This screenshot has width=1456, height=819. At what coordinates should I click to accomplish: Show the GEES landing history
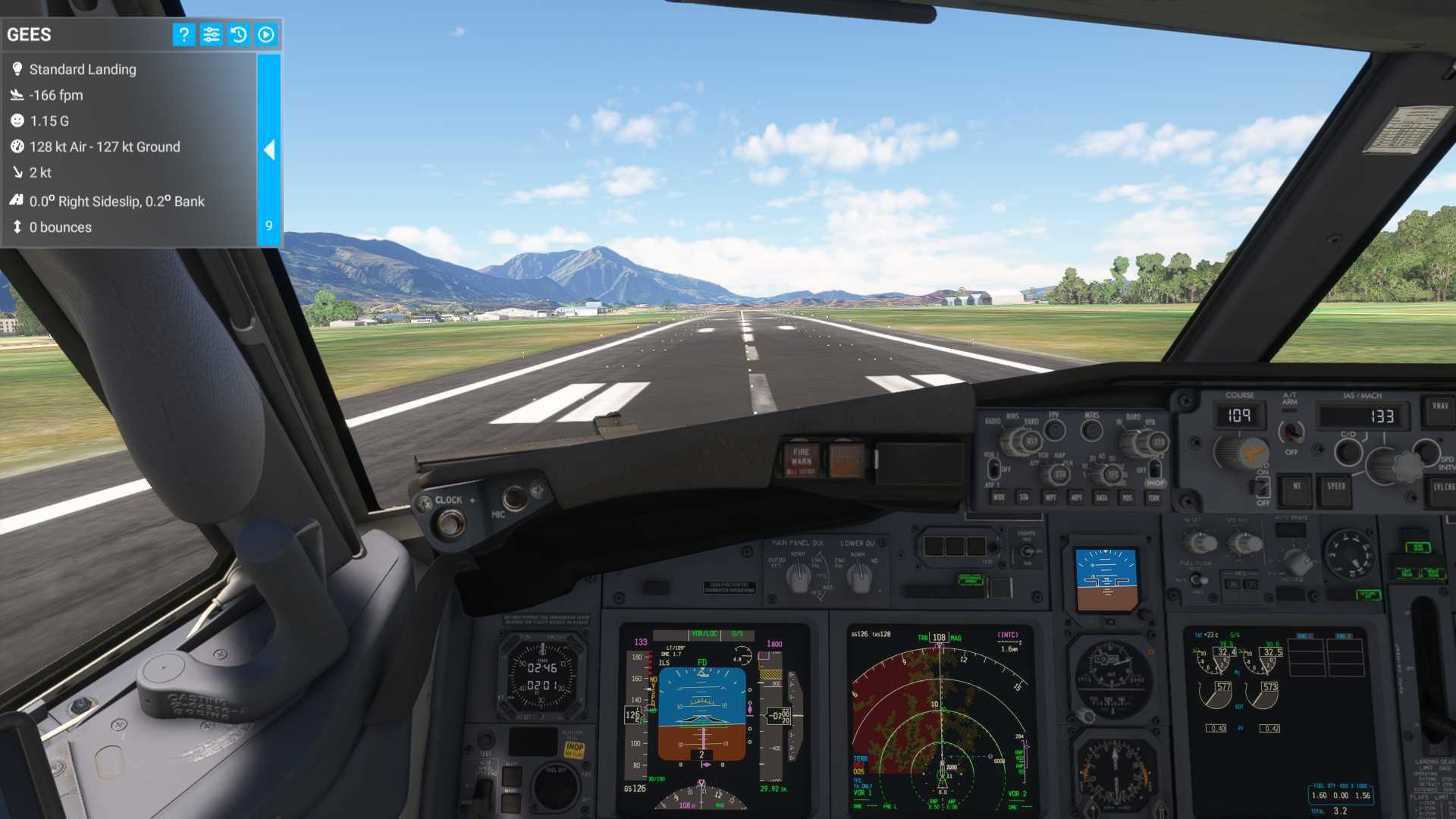pyautogui.click(x=238, y=34)
